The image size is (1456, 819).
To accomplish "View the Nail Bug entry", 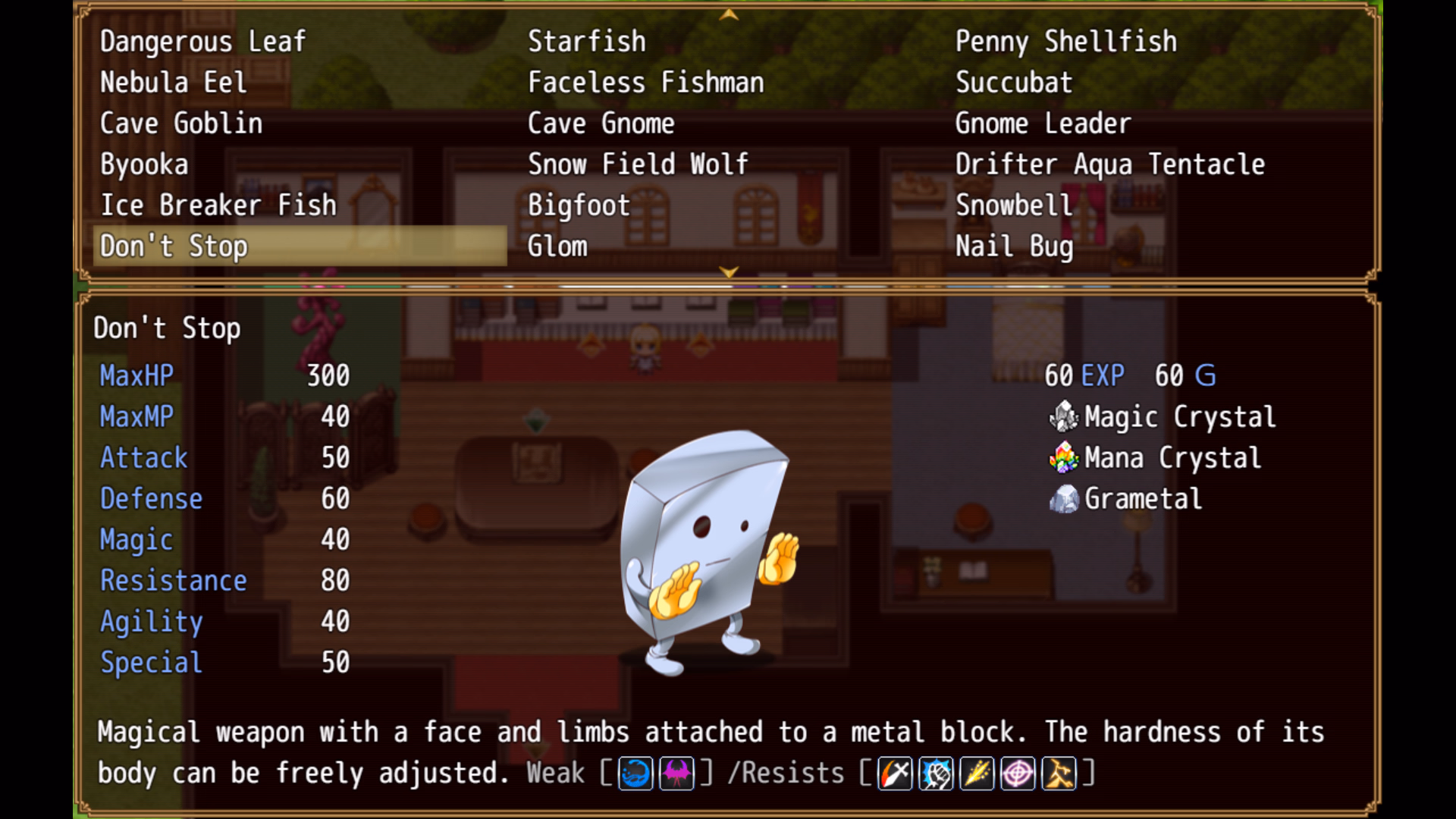I will point(1014,246).
